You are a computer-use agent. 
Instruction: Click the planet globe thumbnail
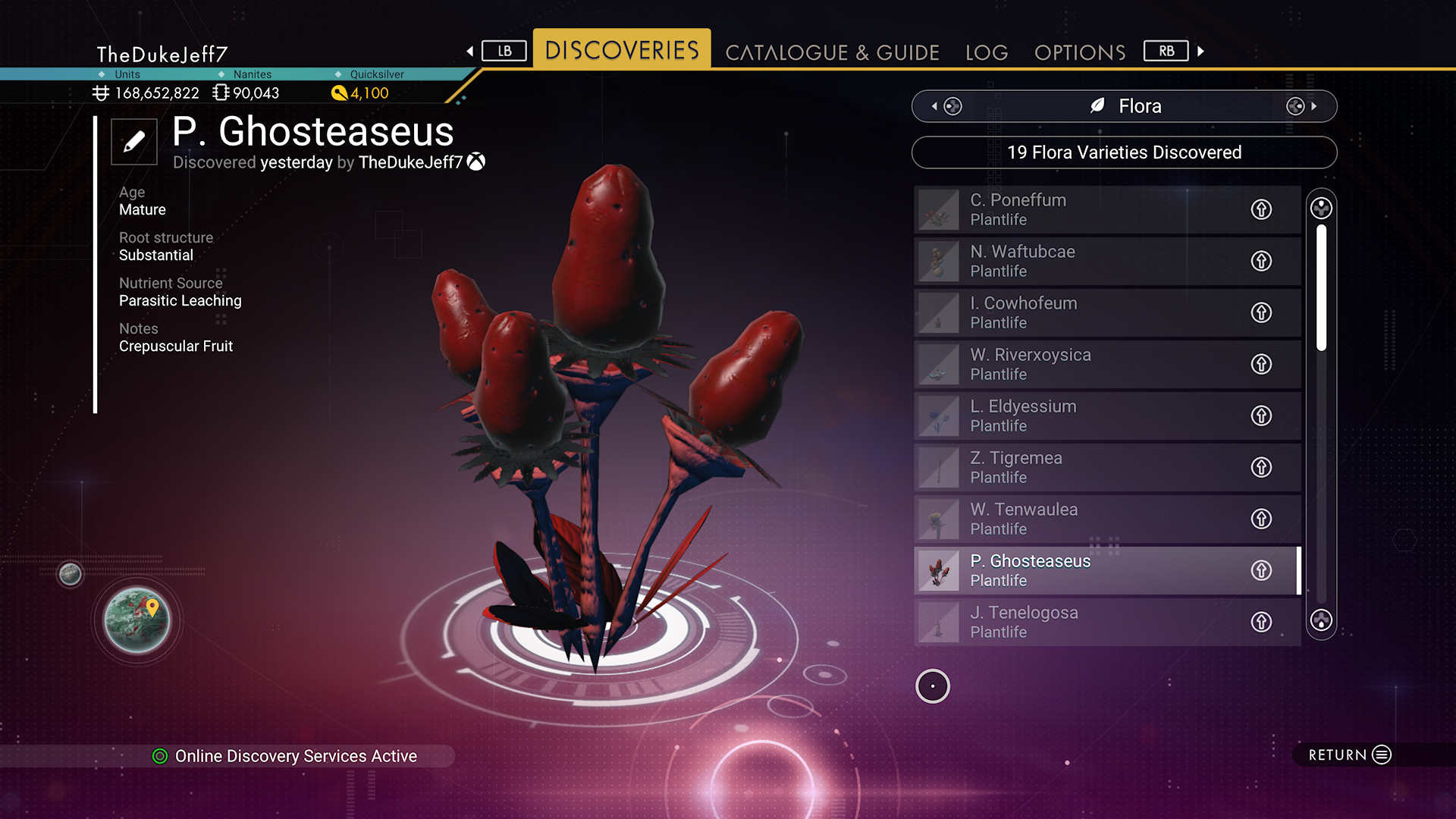pos(137,620)
